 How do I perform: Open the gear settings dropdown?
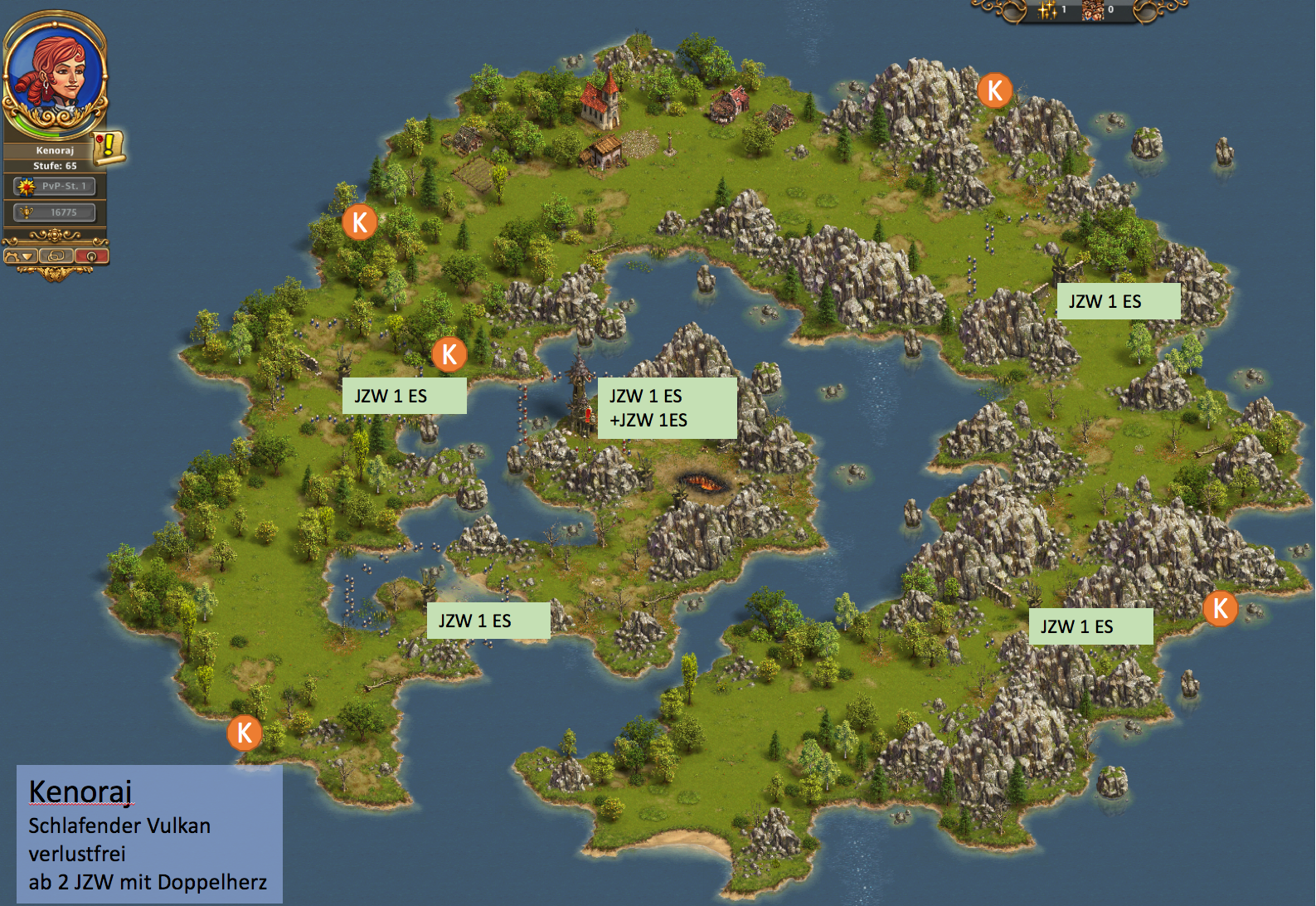point(21,256)
